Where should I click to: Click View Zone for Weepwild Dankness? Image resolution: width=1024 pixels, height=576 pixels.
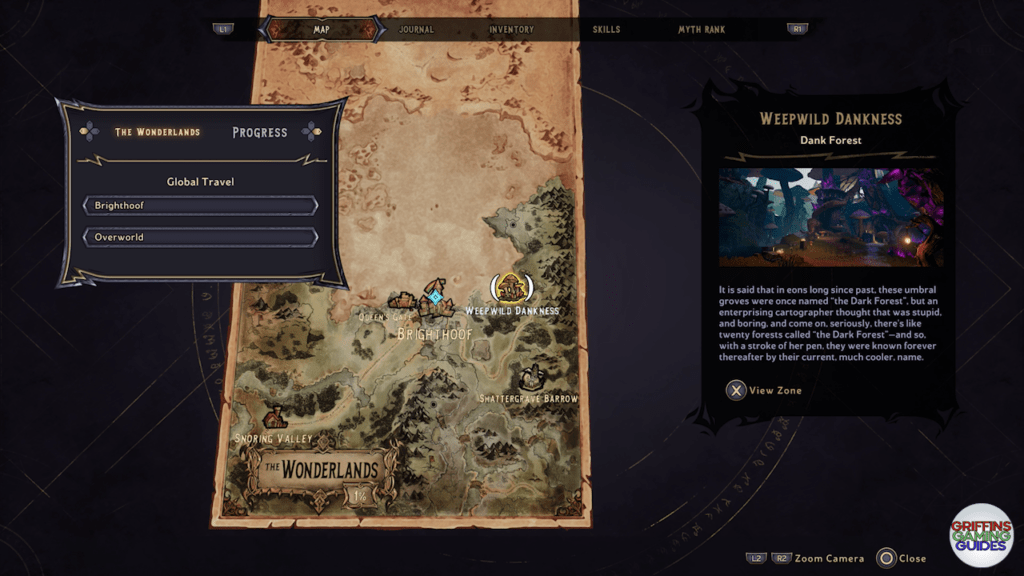click(x=764, y=390)
